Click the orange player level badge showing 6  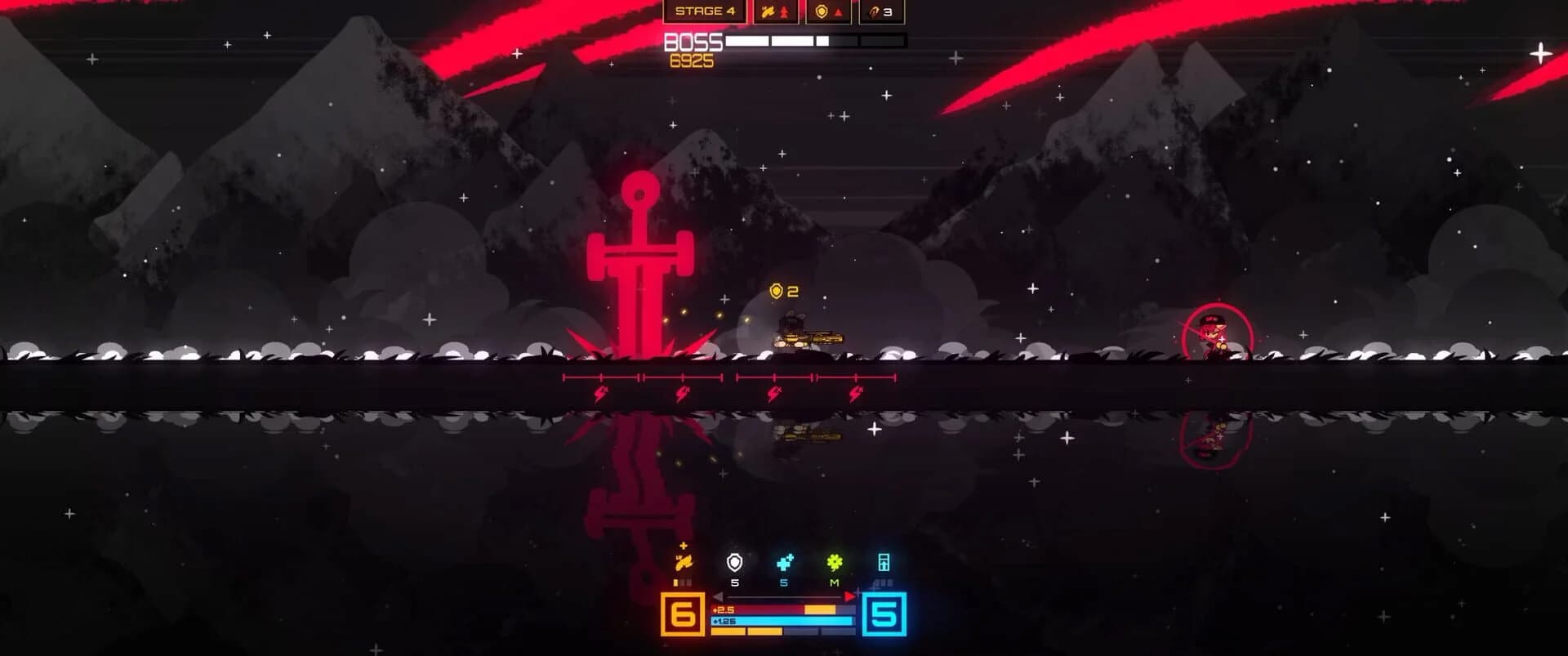683,615
